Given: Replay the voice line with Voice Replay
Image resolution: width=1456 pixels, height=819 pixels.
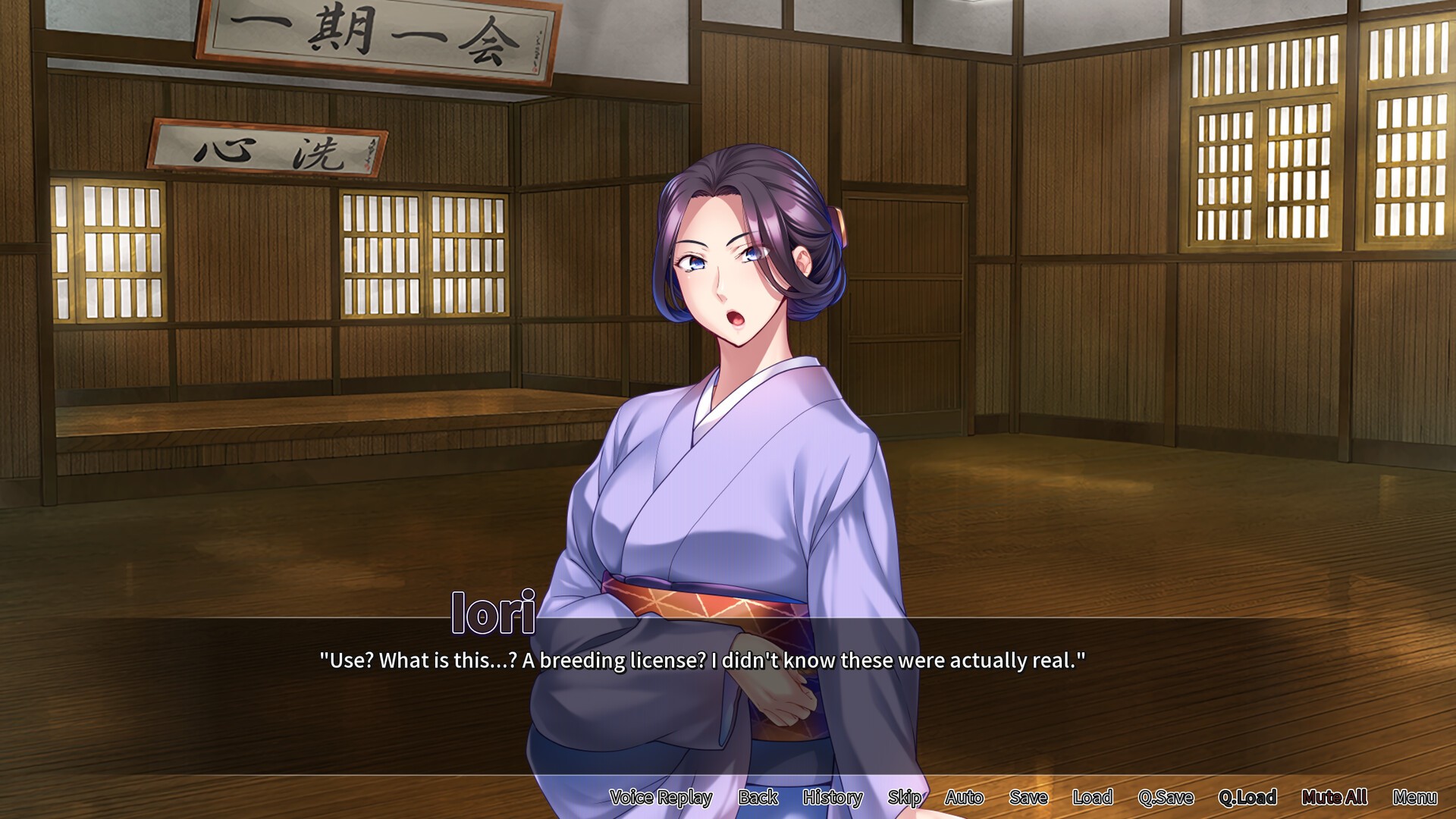Looking at the screenshot, I should 661,797.
